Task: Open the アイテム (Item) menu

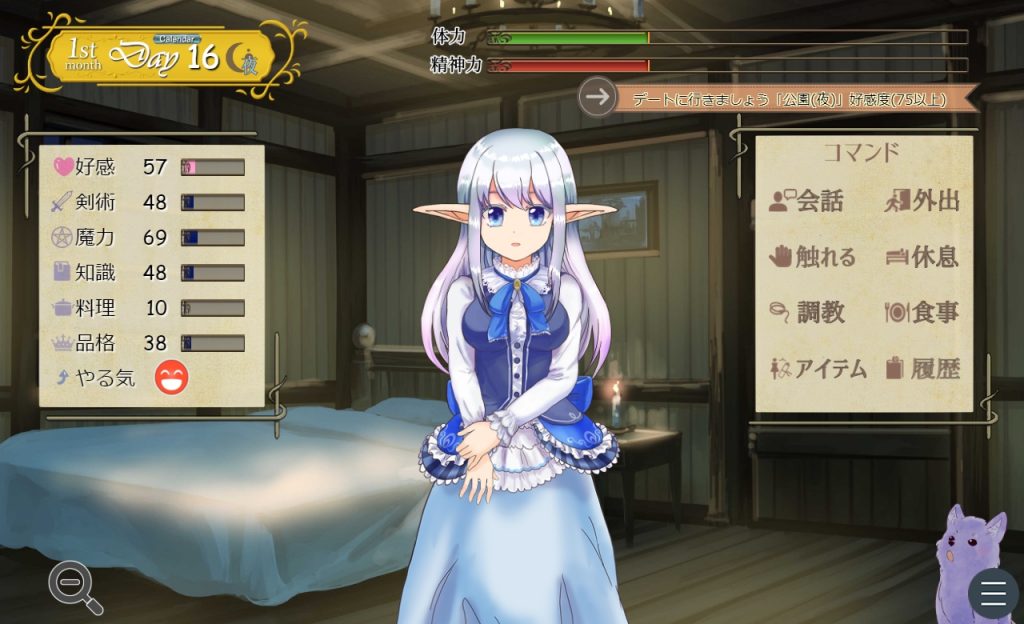Action: (x=818, y=368)
